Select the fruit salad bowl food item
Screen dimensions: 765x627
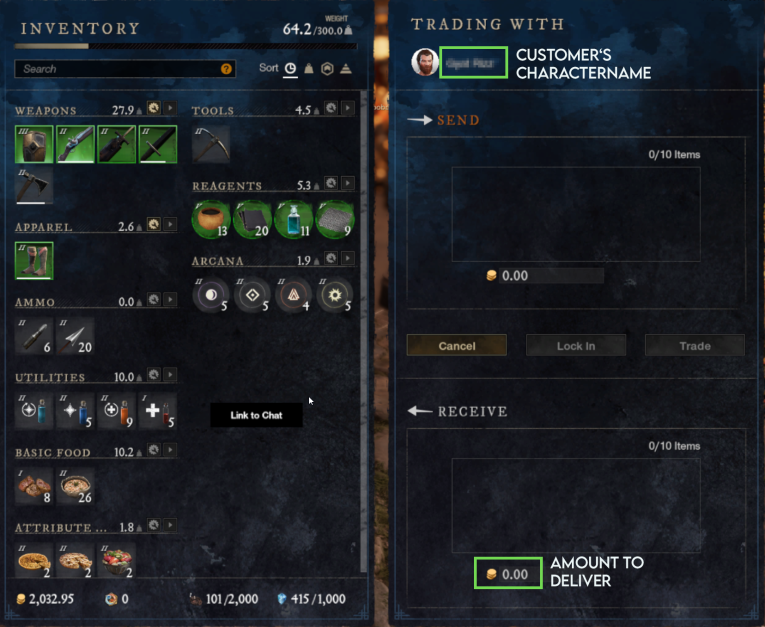tap(116, 560)
